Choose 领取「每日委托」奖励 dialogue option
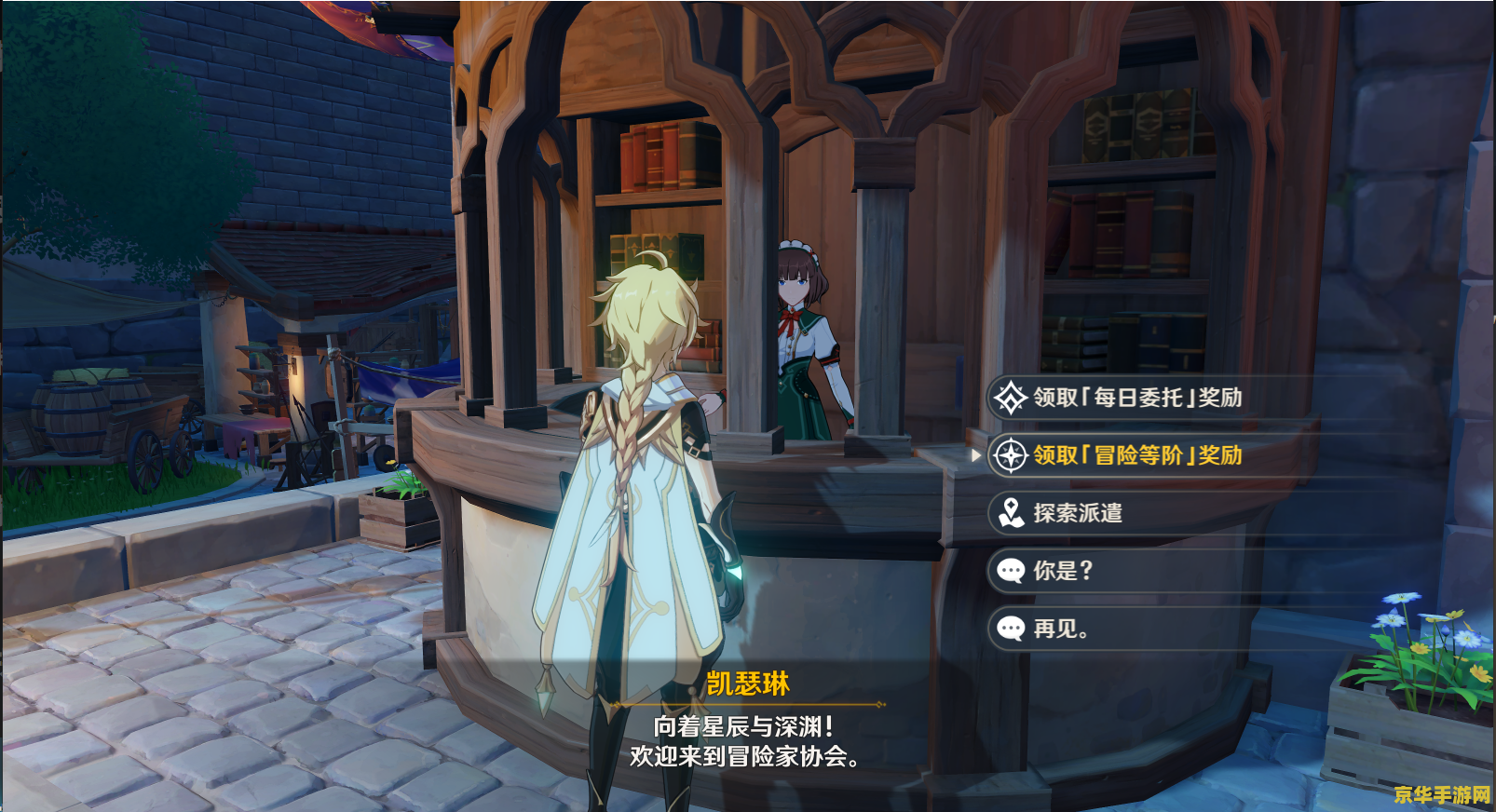The width and height of the screenshot is (1496, 812). pyautogui.click(x=1136, y=398)
